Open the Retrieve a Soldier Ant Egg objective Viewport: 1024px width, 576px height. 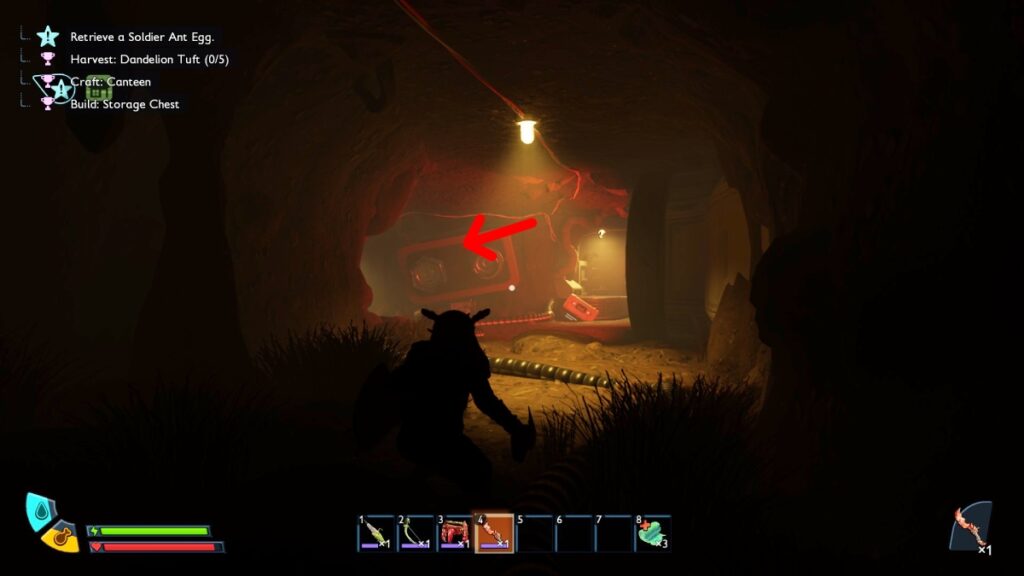[142, 37]
